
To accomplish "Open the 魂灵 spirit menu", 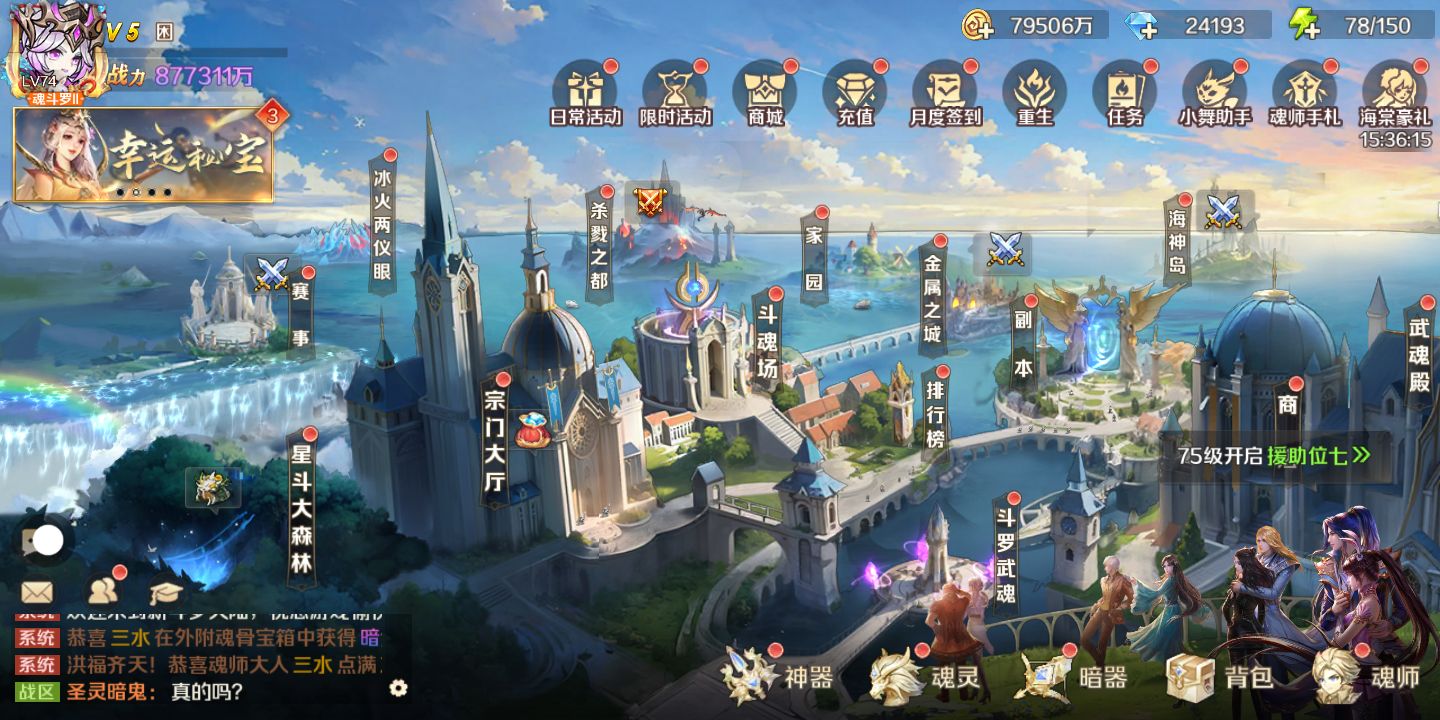I will (x=925, y=677).
